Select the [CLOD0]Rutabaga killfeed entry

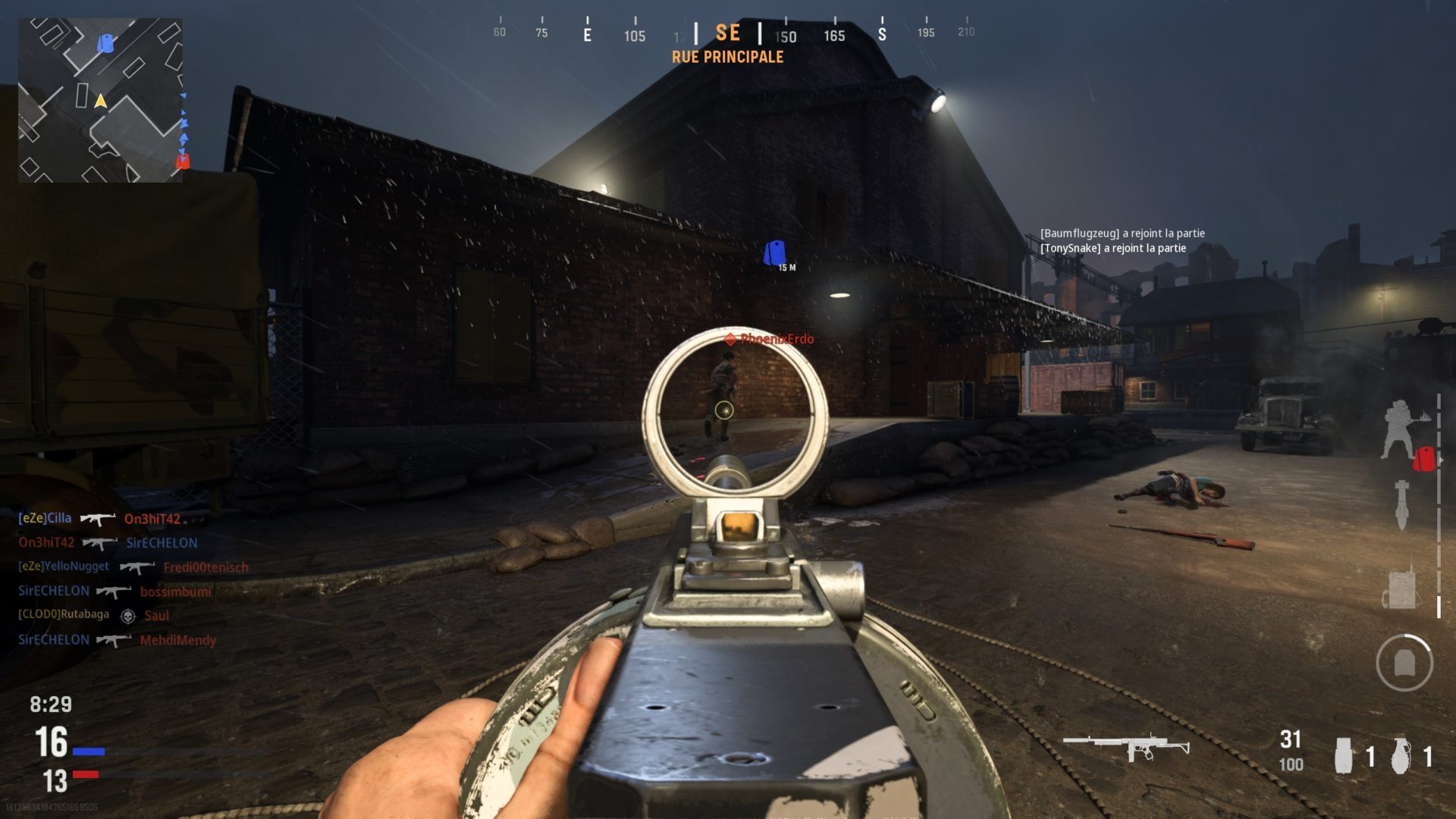click(x=93, y=615)
